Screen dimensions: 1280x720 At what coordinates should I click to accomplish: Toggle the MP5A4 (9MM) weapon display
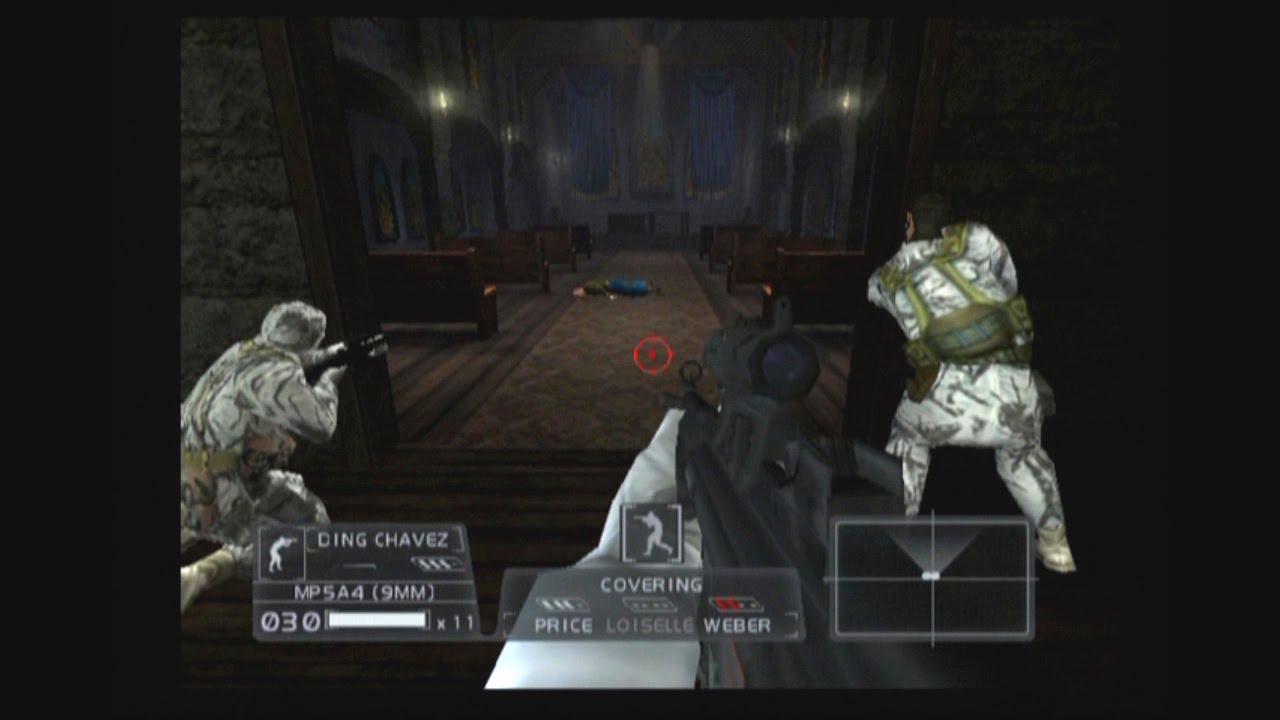coord(363,592)
